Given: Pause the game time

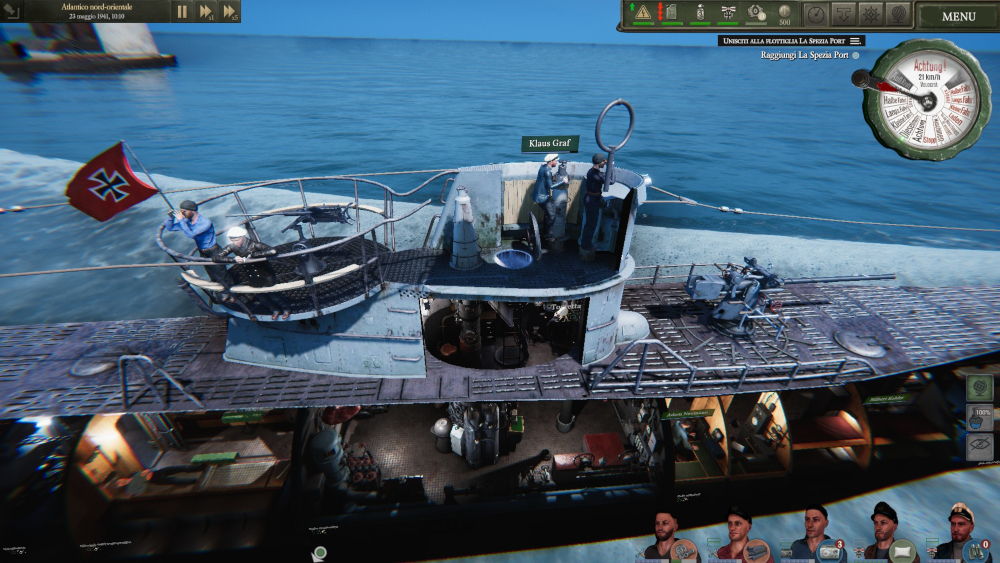Looking at the screenshot, I should point(182,12).
